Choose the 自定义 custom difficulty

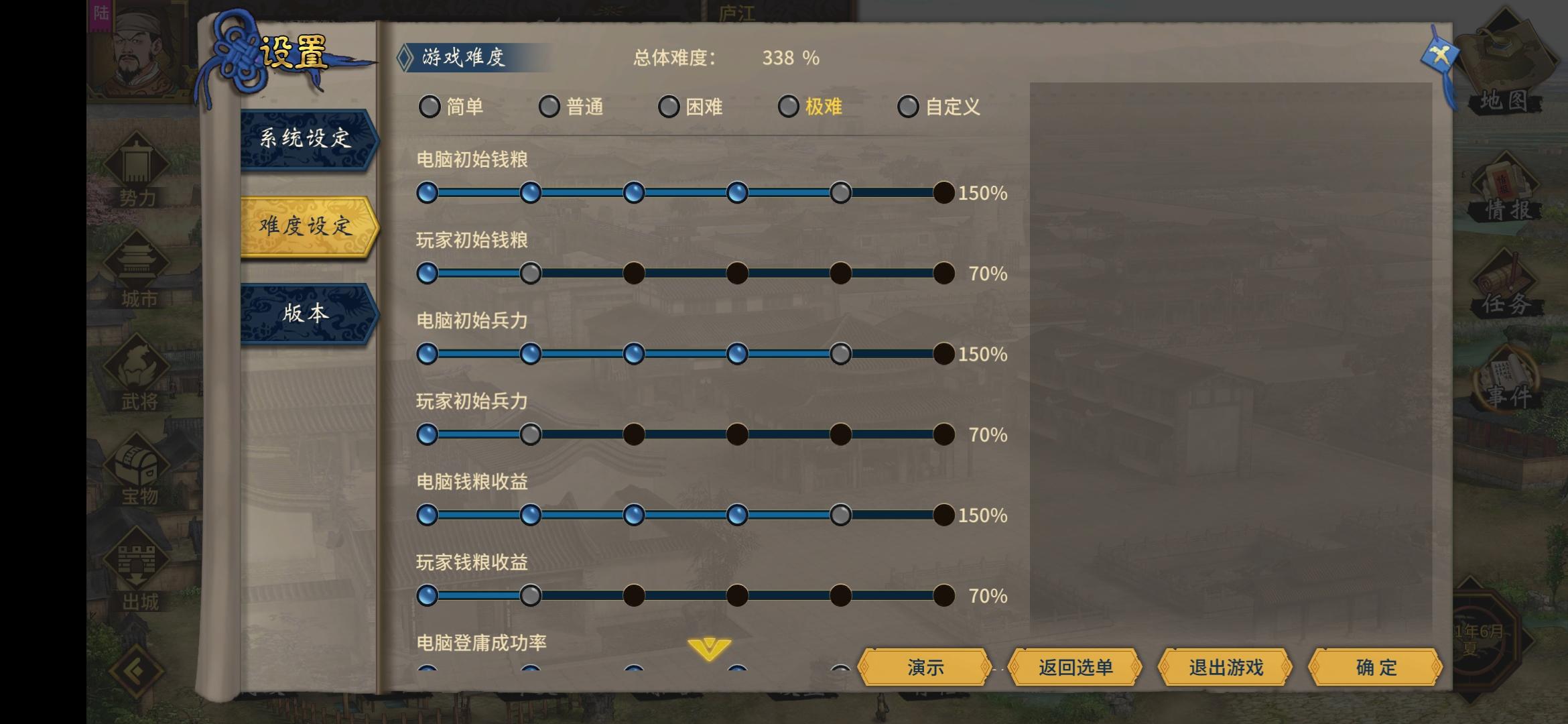click(x=909, y=107)
